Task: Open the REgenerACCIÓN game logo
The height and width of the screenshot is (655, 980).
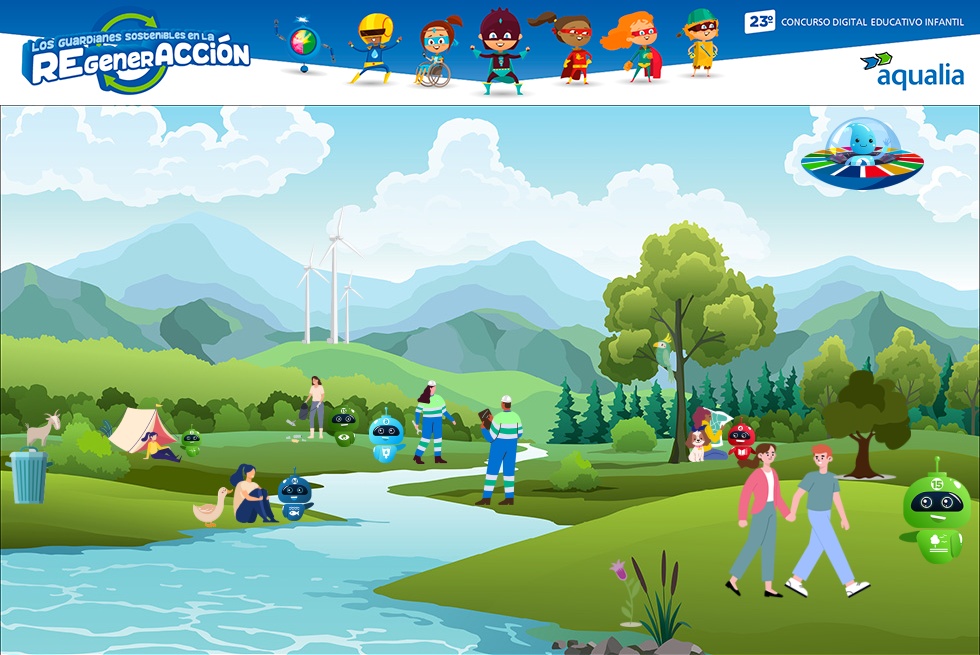Action: 137,55
